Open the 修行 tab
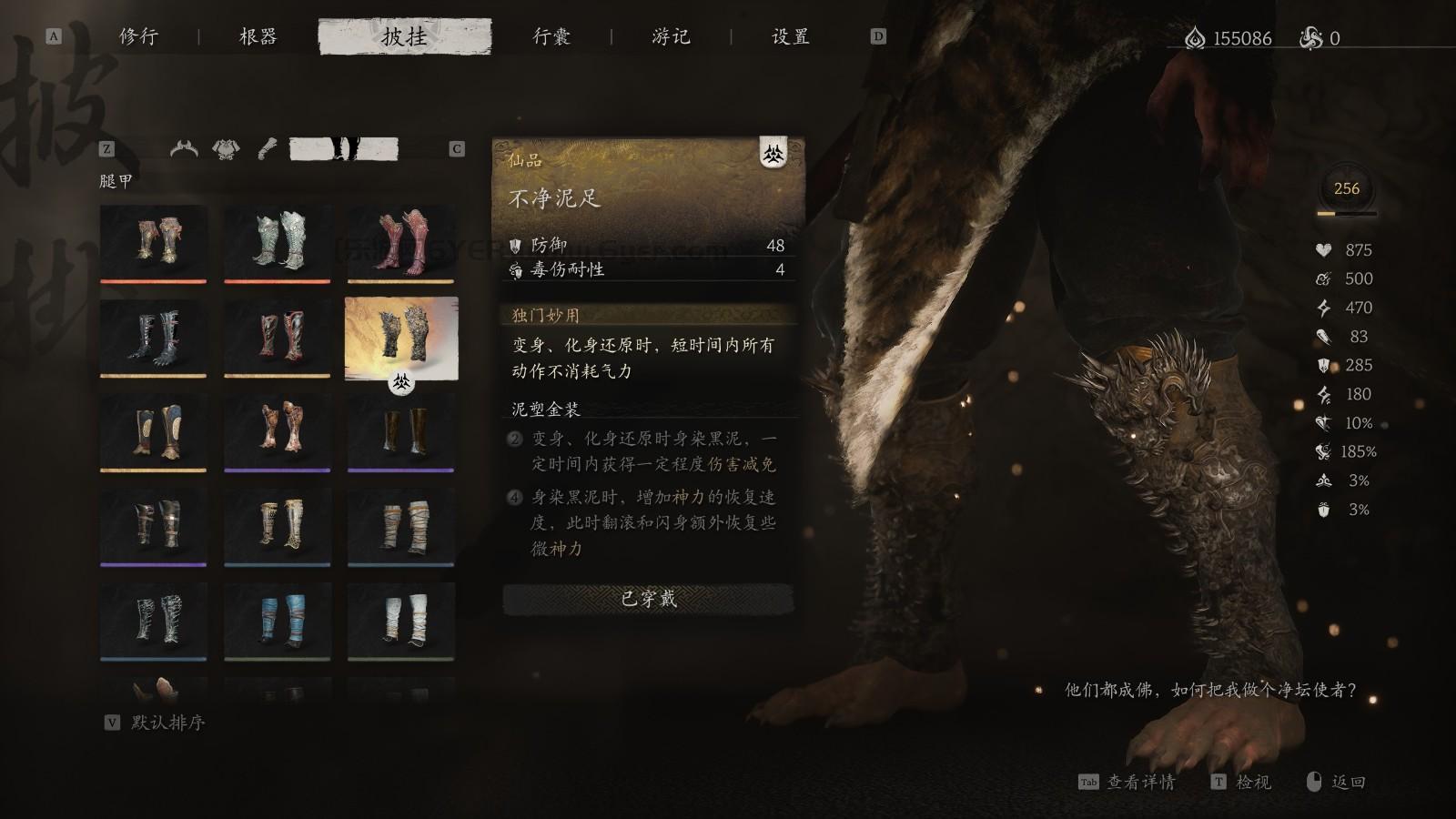 (x=138, y=37)
